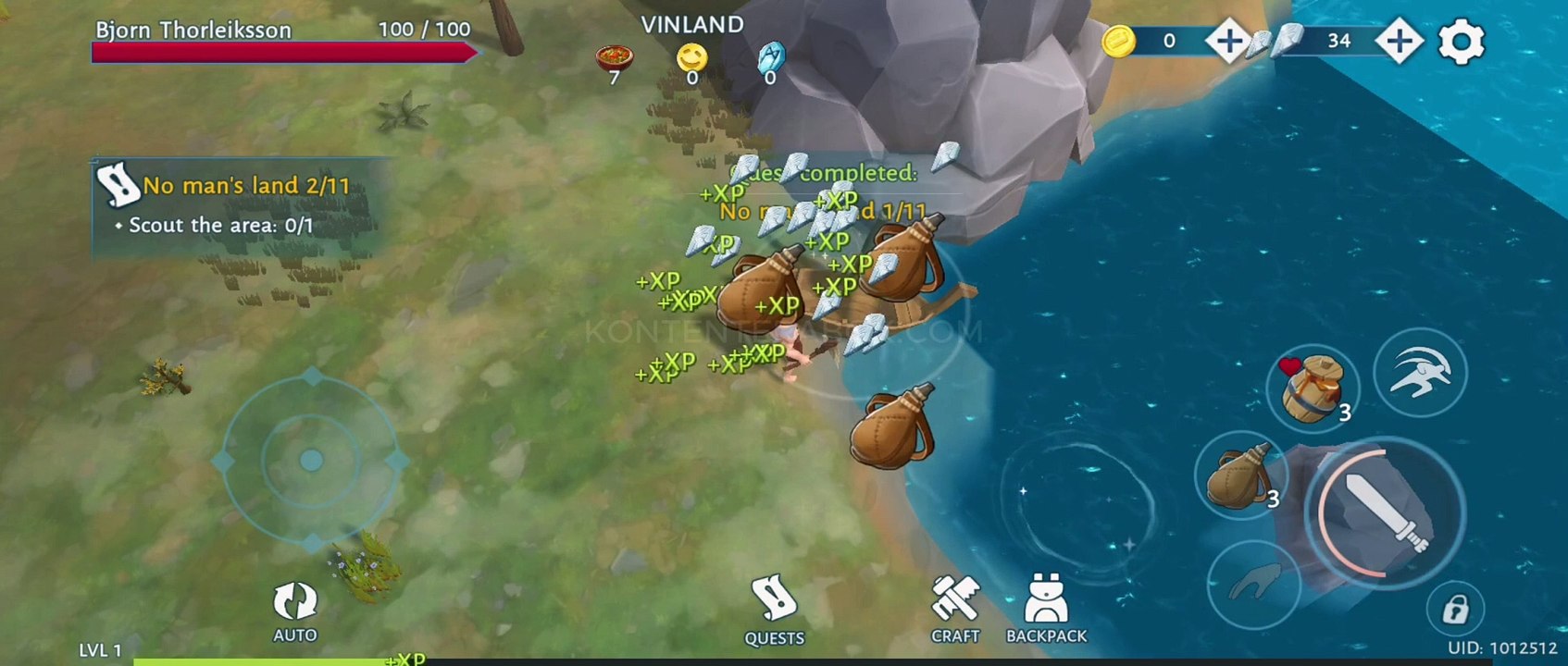
Task: Tap the virtual movement joystick
Action: pos(311,460)
